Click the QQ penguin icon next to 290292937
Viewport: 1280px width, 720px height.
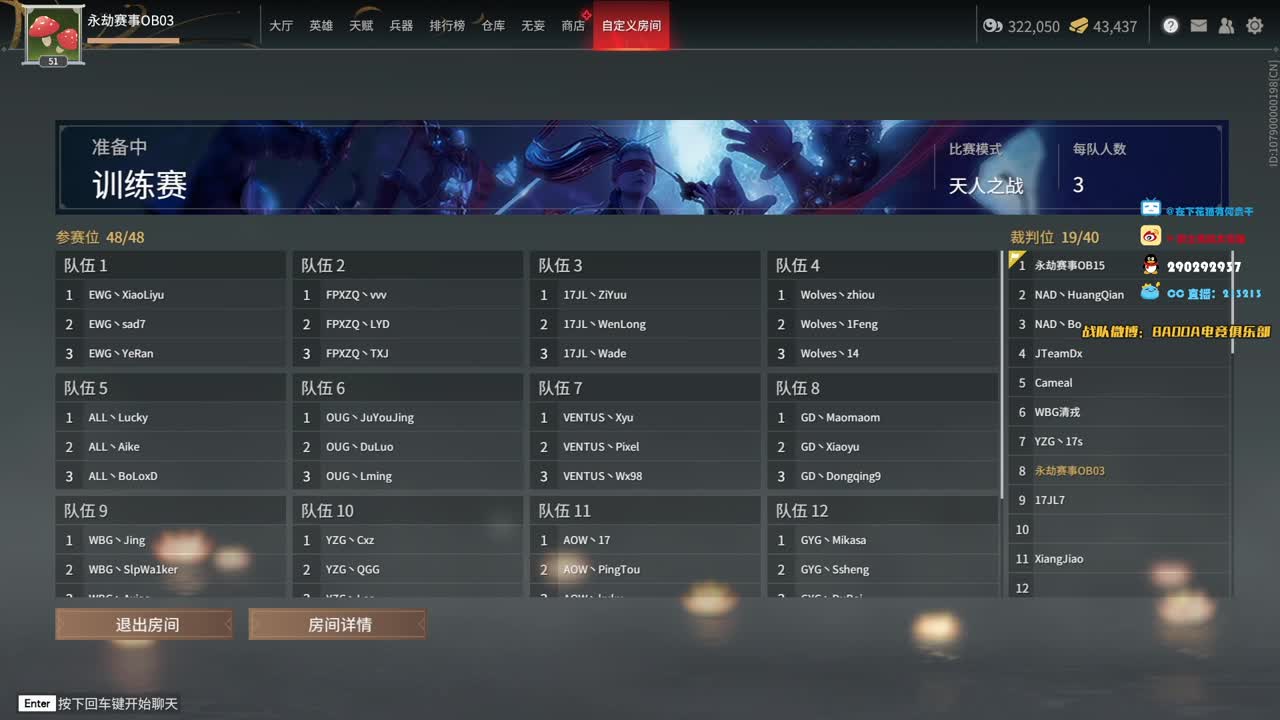point(1148,265)
